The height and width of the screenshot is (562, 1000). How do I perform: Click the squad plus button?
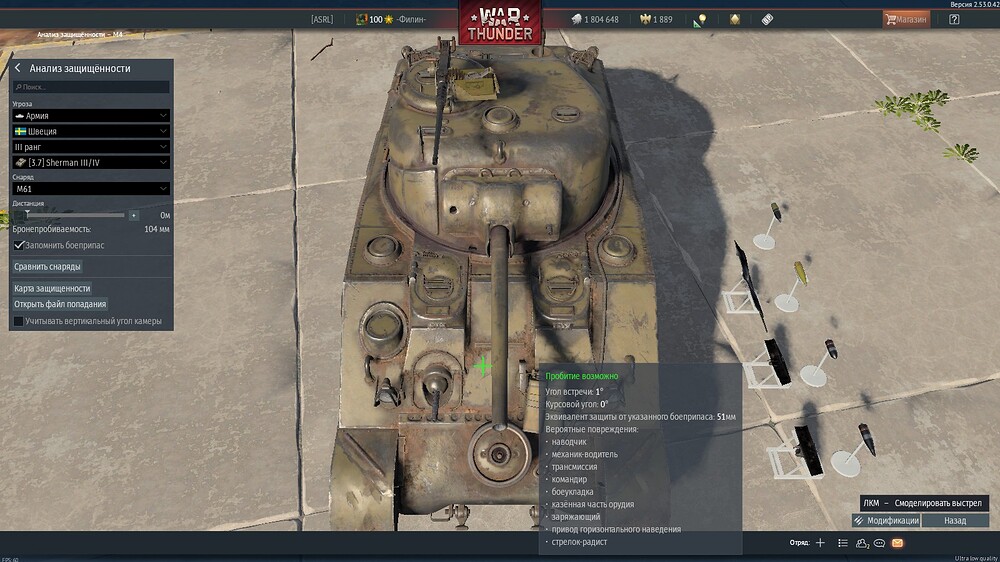[820, 543]
